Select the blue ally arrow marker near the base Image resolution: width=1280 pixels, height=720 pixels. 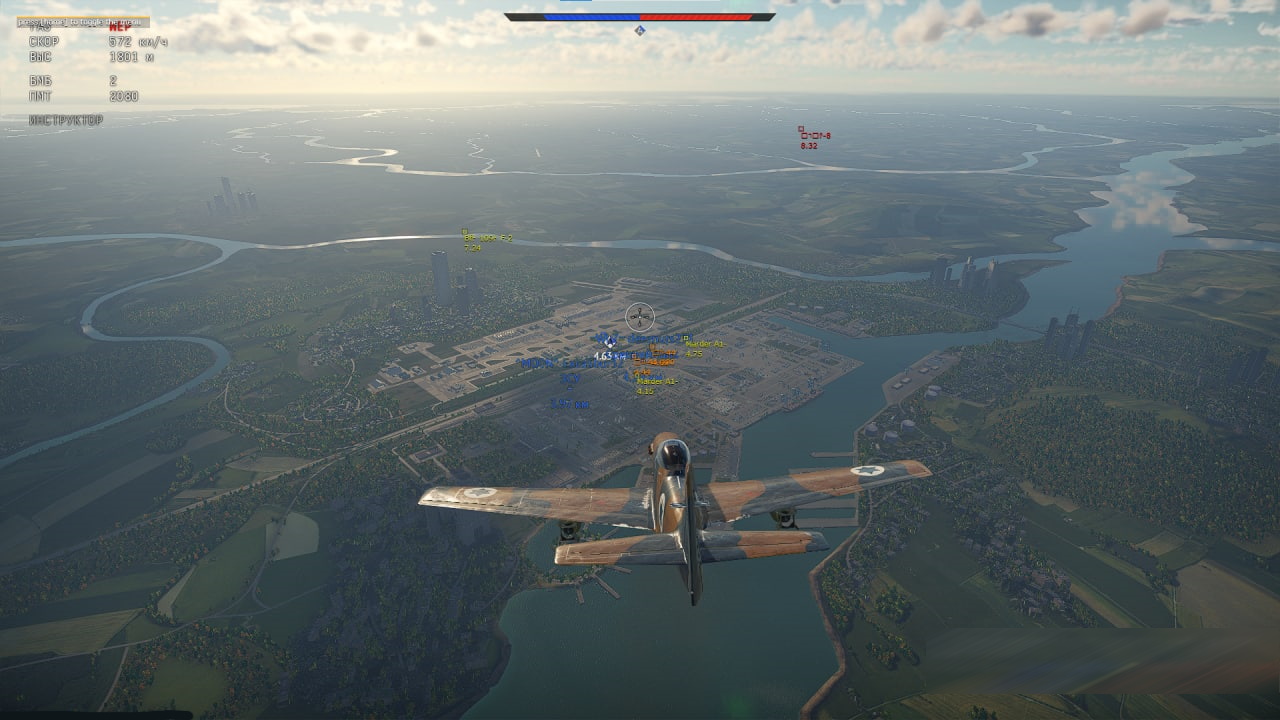pyautogui.click(x=610, y=343)
